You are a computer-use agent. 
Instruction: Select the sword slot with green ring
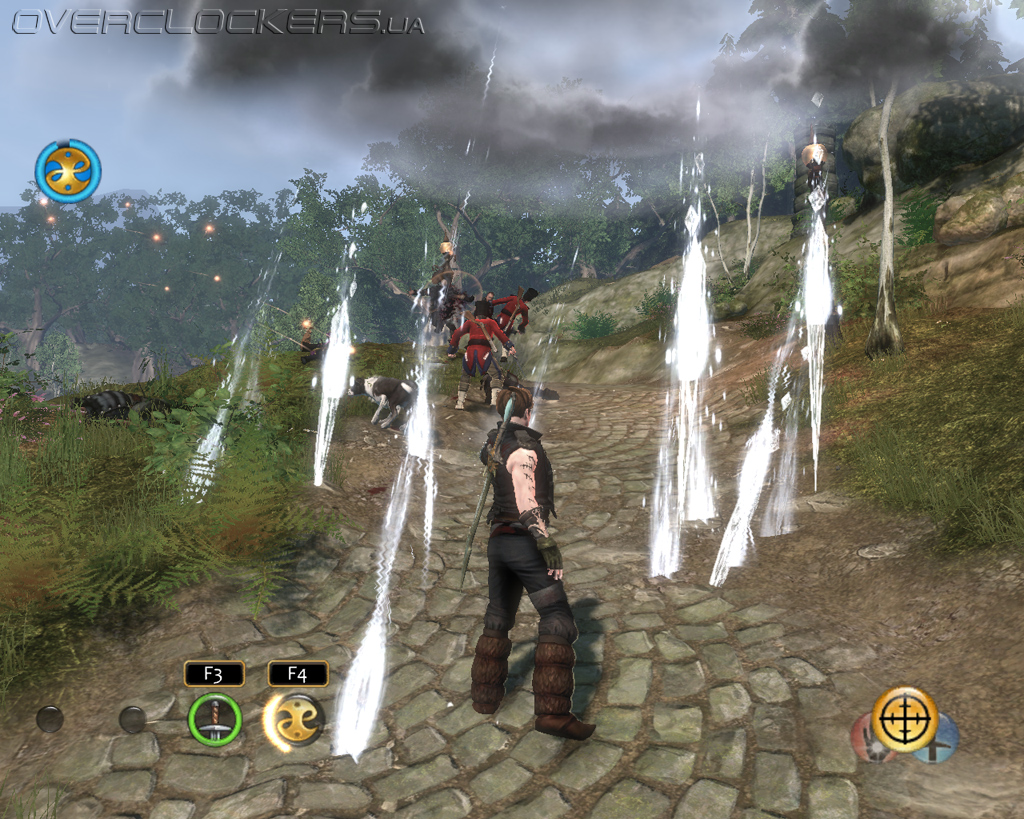click(214, 719)
